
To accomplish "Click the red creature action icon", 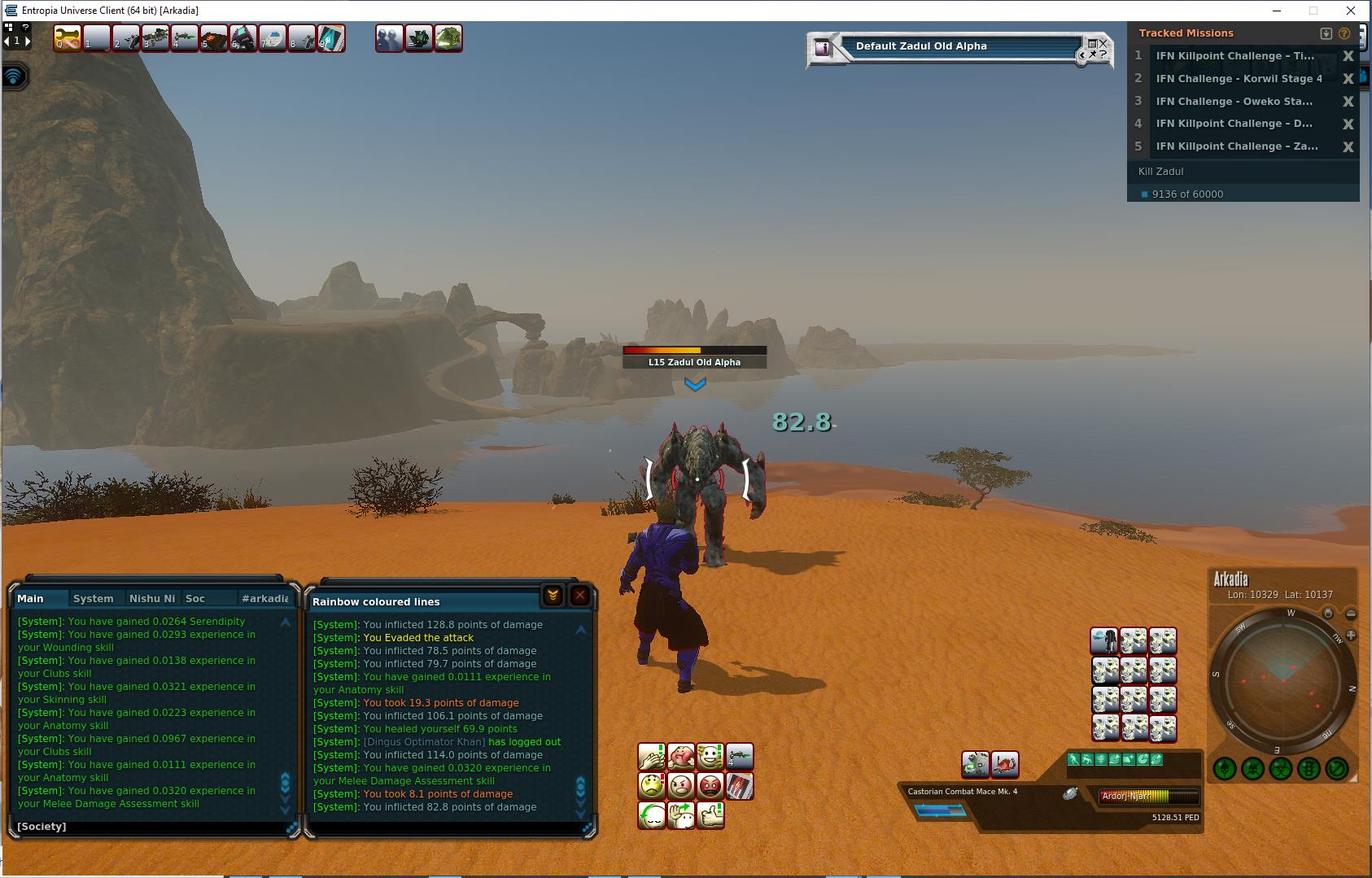I will click(1005, 764).
